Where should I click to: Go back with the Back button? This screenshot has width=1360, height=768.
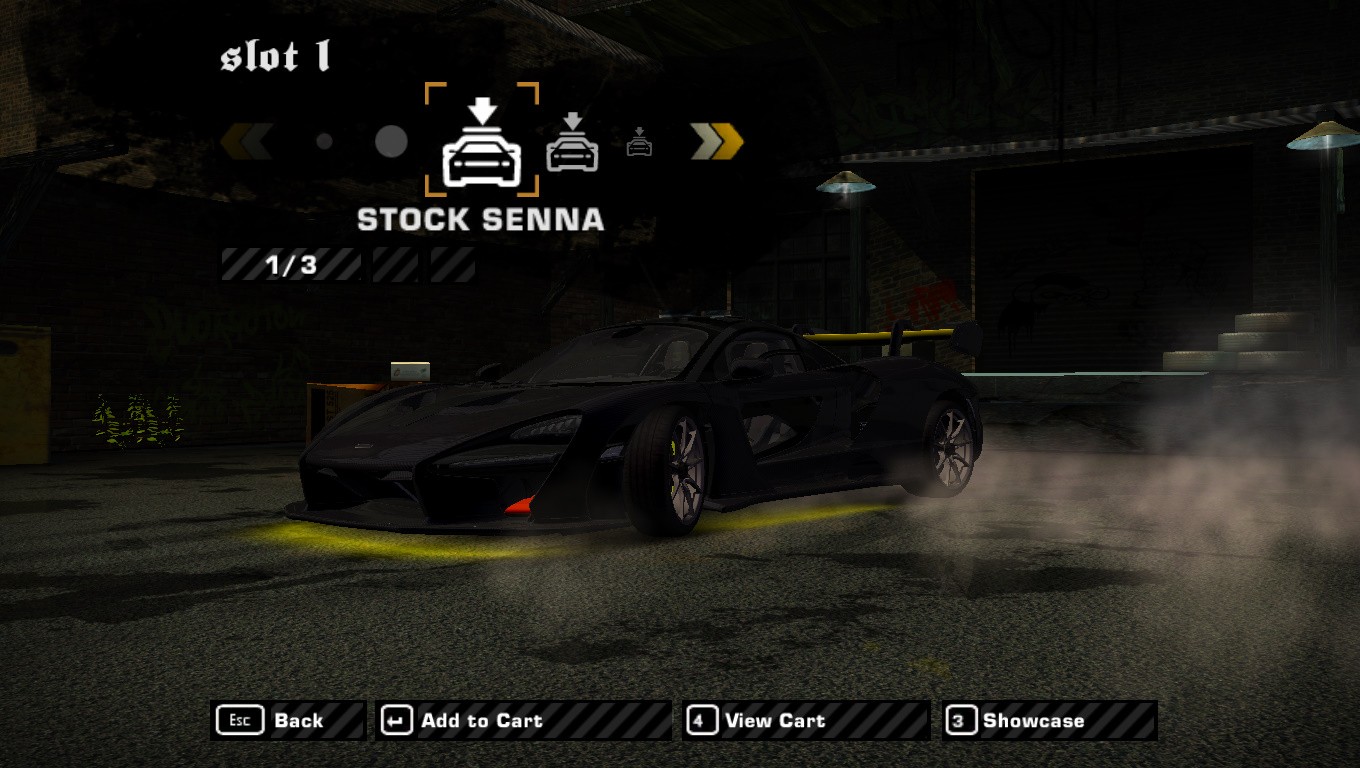pyautogui.click(x=288, y=720)
